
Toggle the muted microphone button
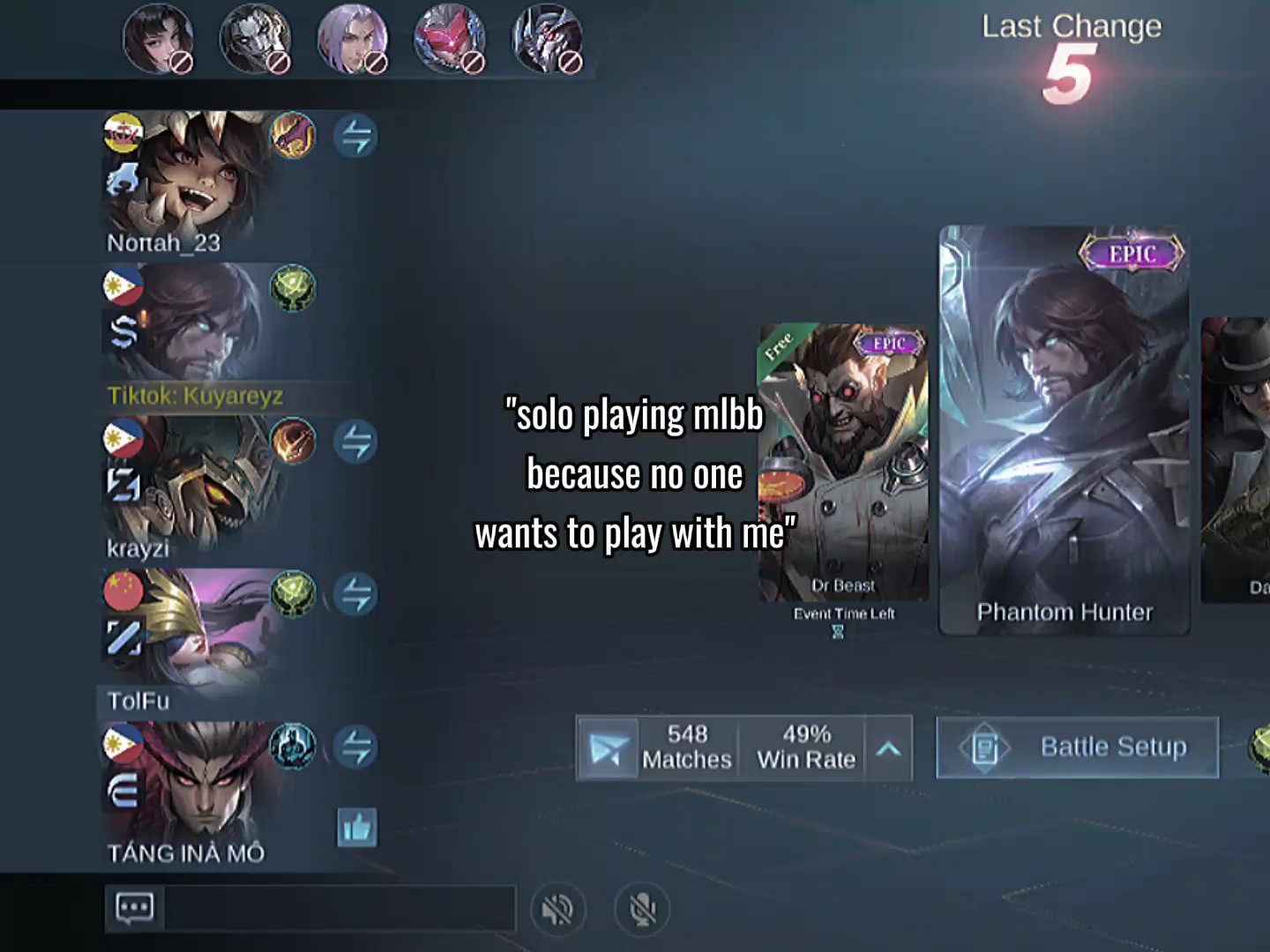tap(643, 909)
